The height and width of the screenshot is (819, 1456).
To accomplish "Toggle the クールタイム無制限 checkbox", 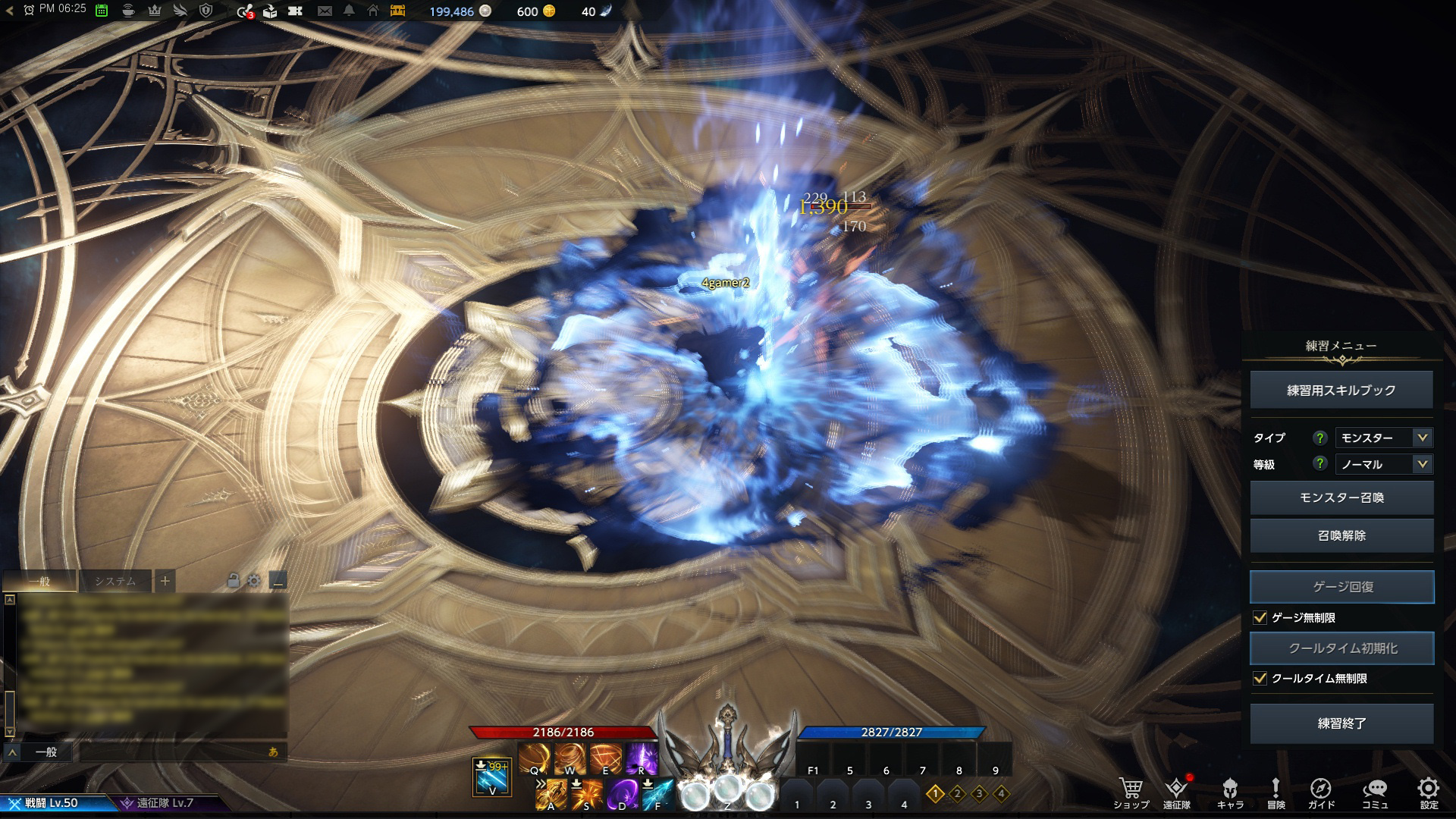I will [x=1260, y=678].
